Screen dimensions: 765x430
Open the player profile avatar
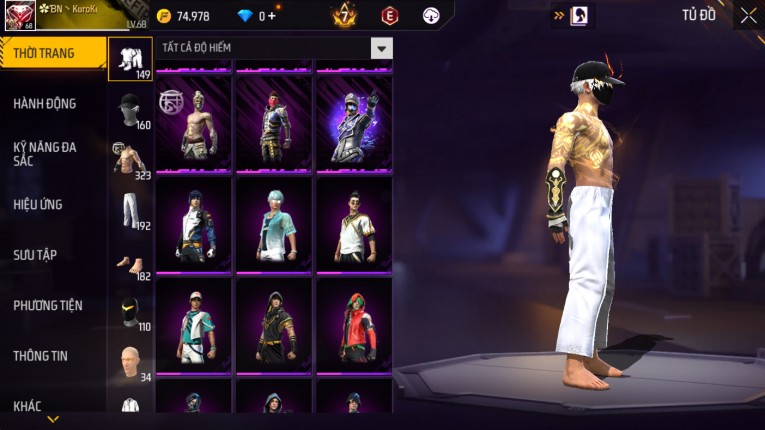pos(19,16)
